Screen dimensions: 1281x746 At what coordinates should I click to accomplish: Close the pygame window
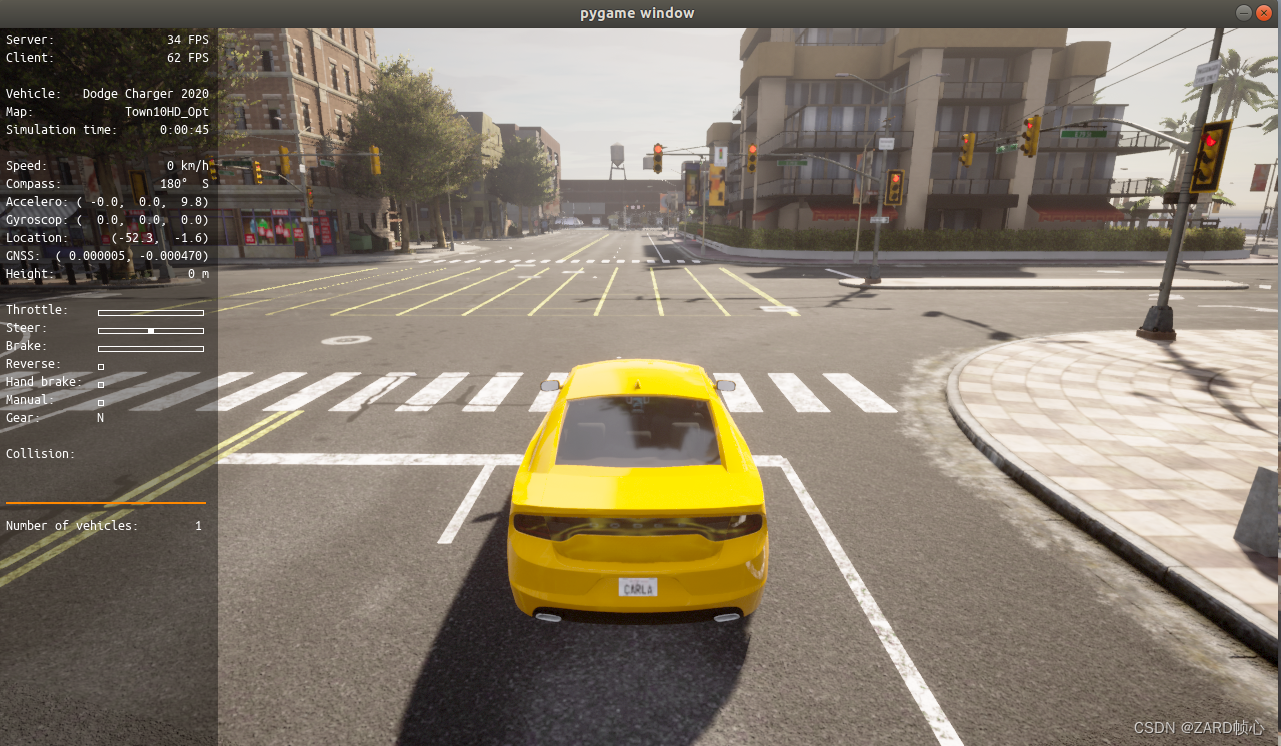point(1264,13)
